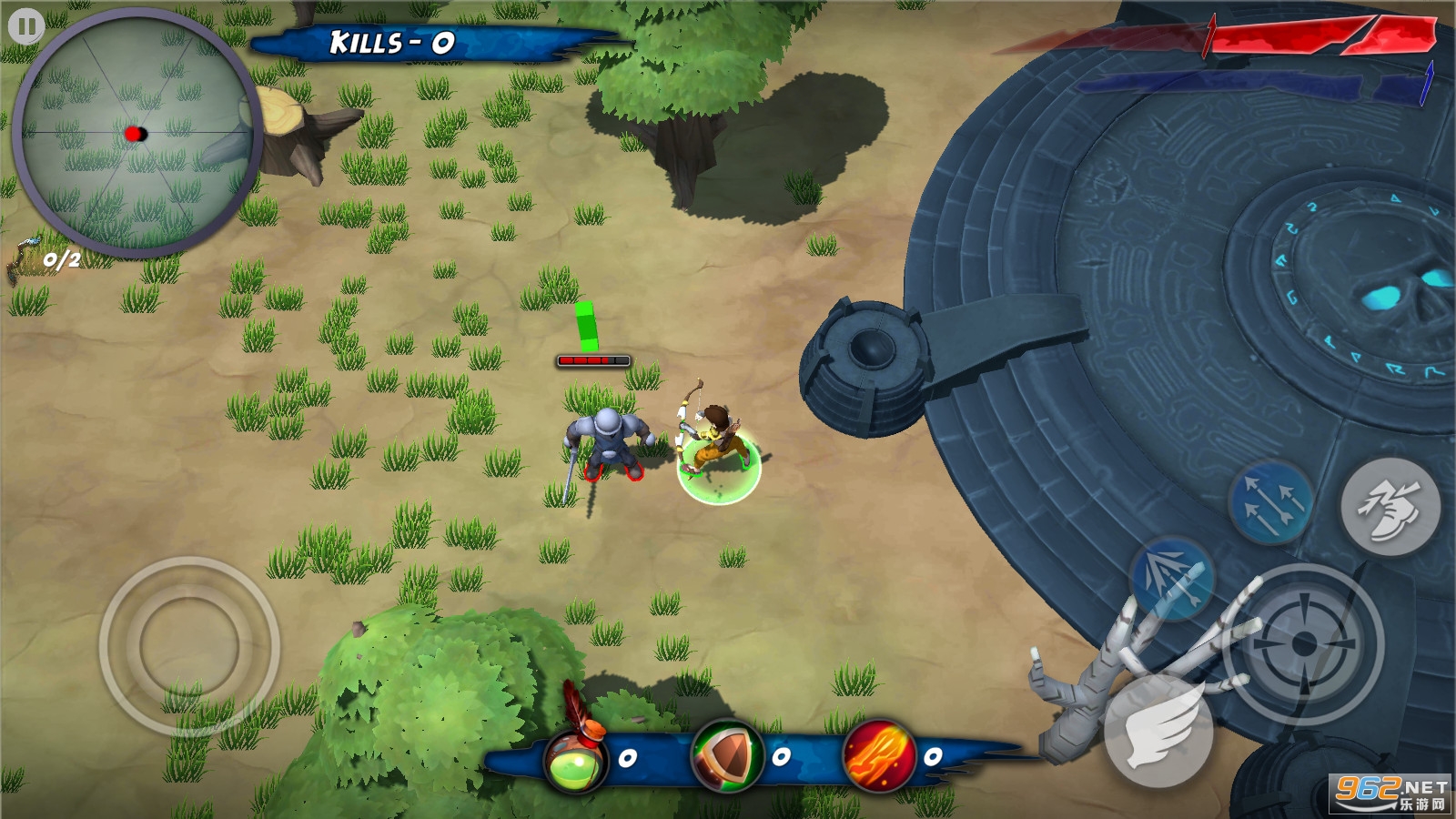Pause the game with the pause button
The height and width of the screenshot is (819, 1456).
pyautogui.click(x=26, y=26)
